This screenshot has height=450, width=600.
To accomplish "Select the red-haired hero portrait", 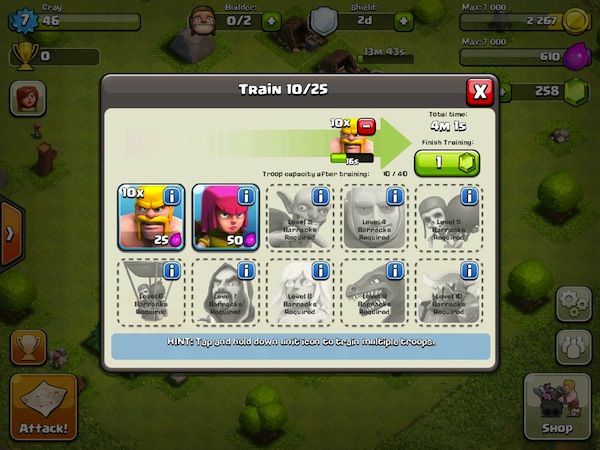I will pyautogui.click(x=28, y=99).
